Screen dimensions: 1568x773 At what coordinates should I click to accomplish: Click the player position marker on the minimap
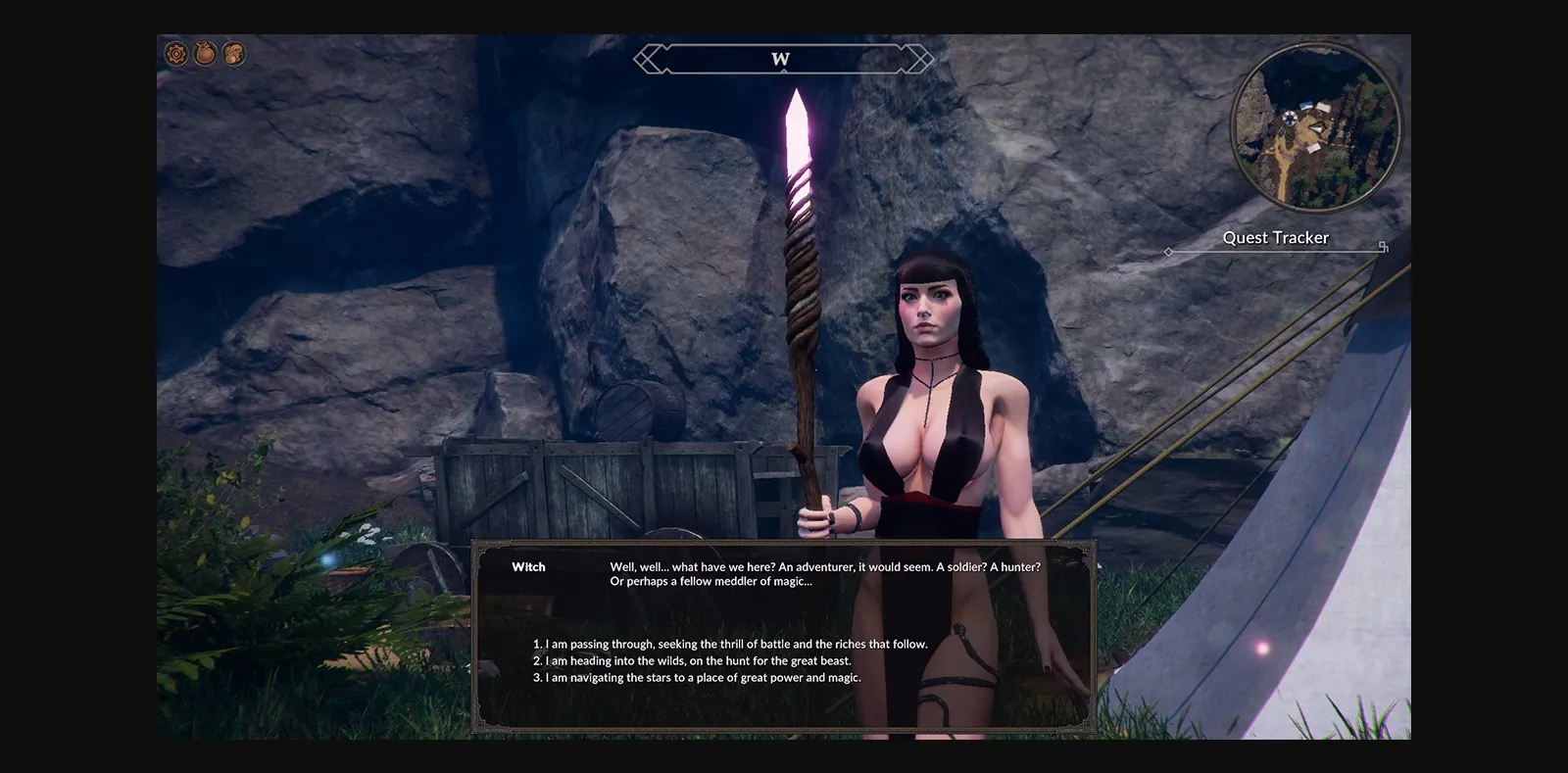[x=1290, y=119]
